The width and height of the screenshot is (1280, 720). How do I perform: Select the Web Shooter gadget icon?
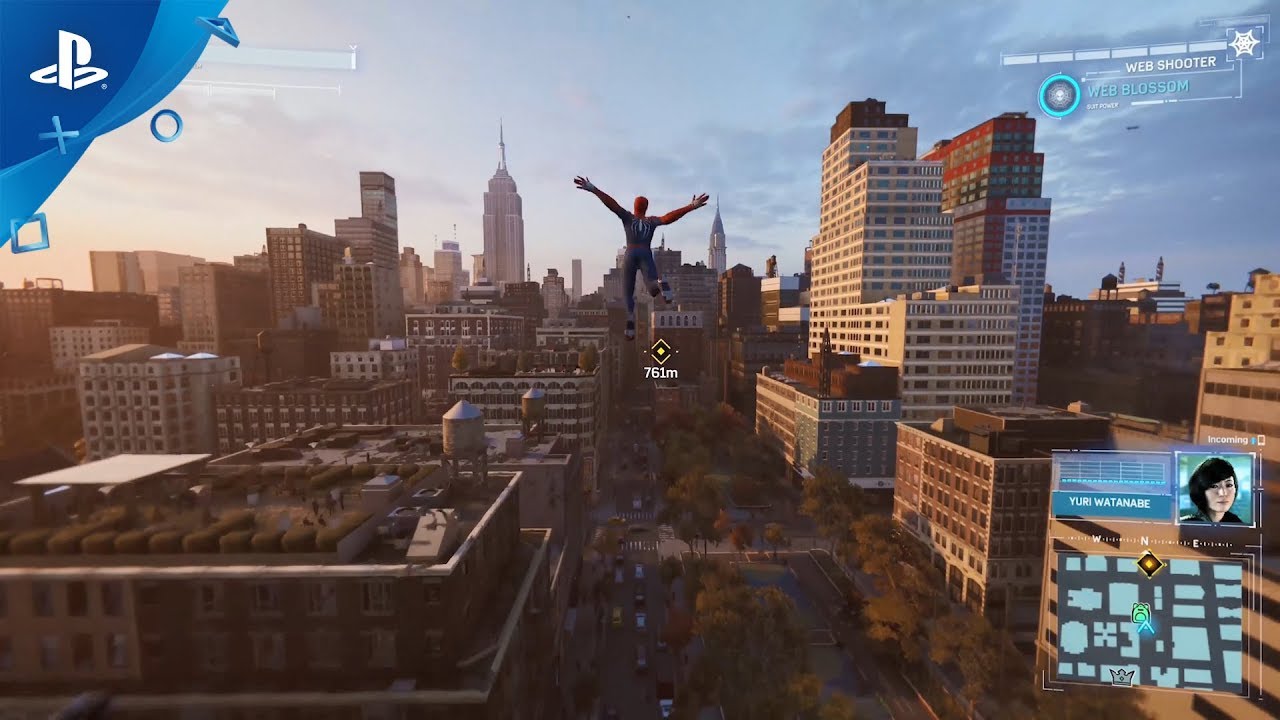[x=1244, y=43]
